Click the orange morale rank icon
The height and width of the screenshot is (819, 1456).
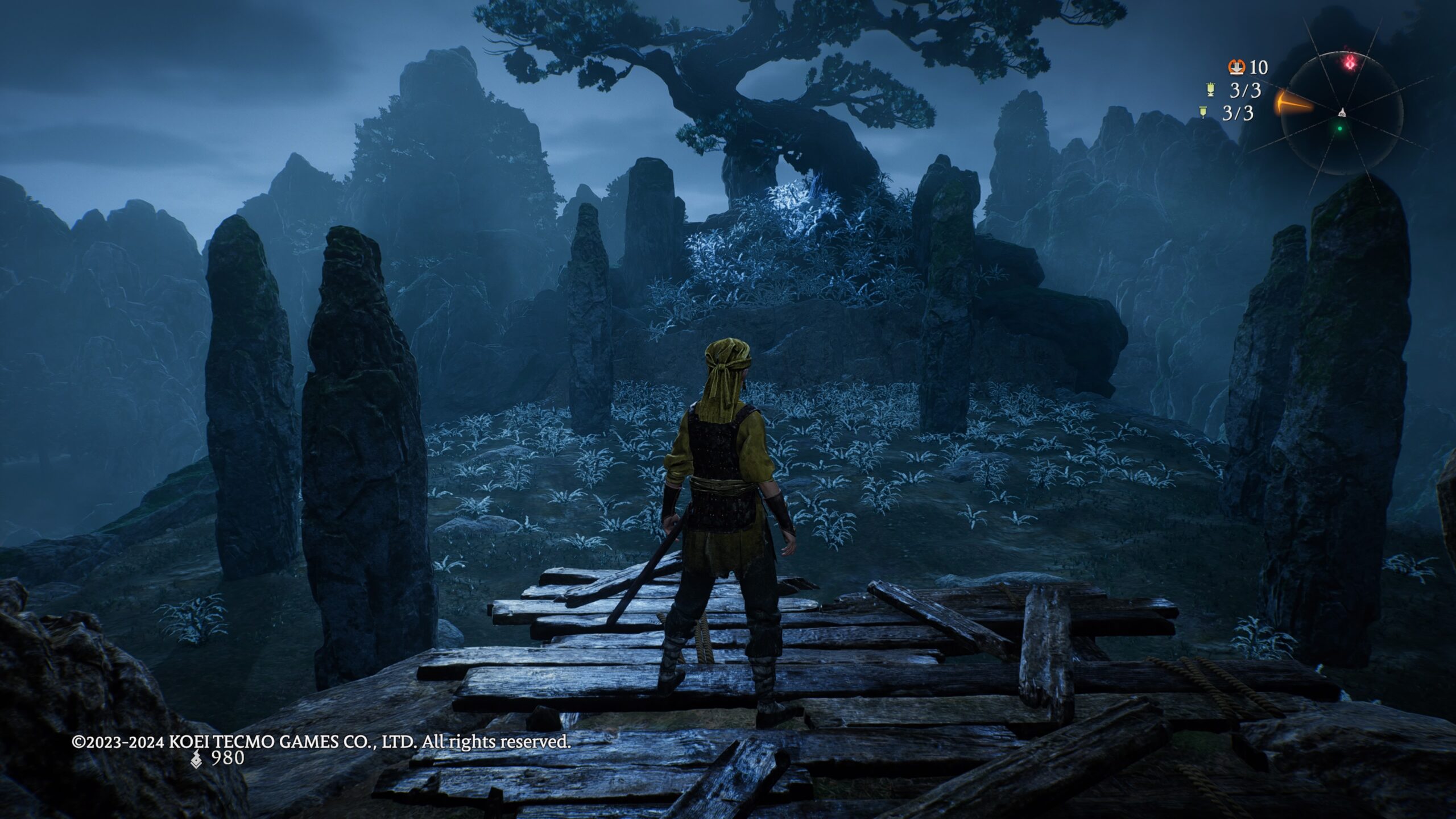click(1236, 68)
